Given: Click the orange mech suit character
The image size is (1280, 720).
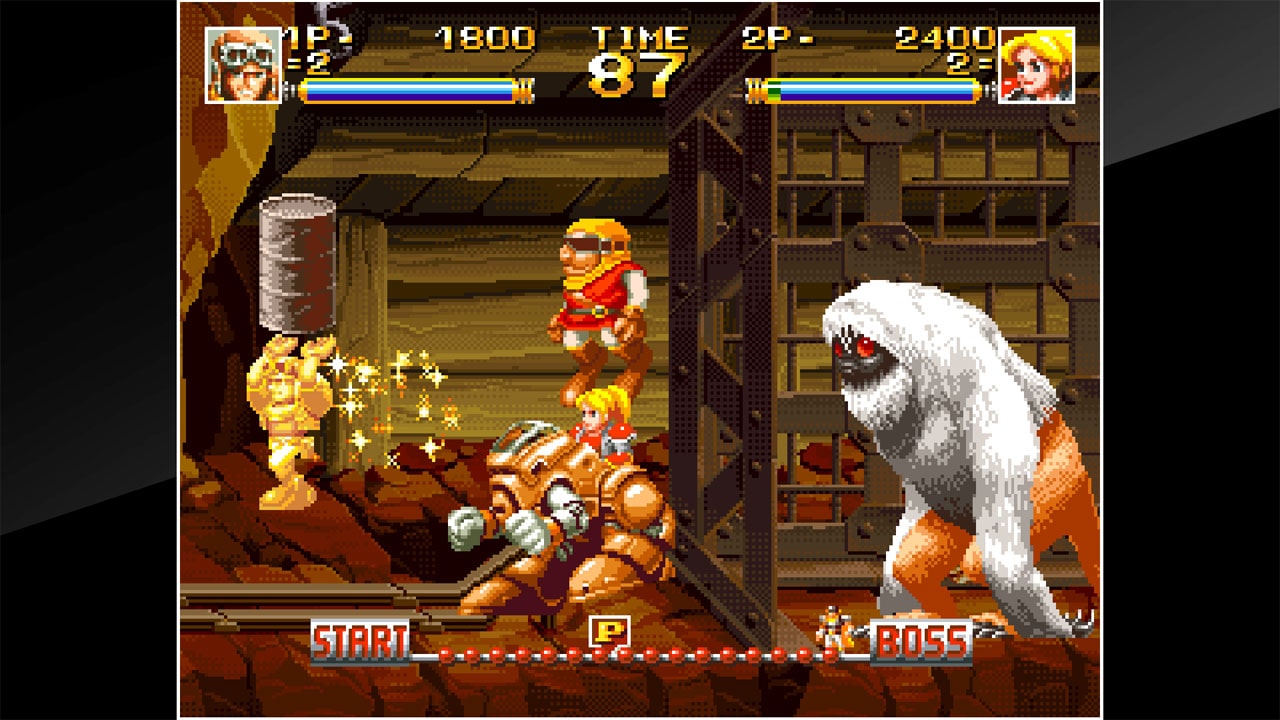Looking at the screenshot, I should (x=560, y=510).
